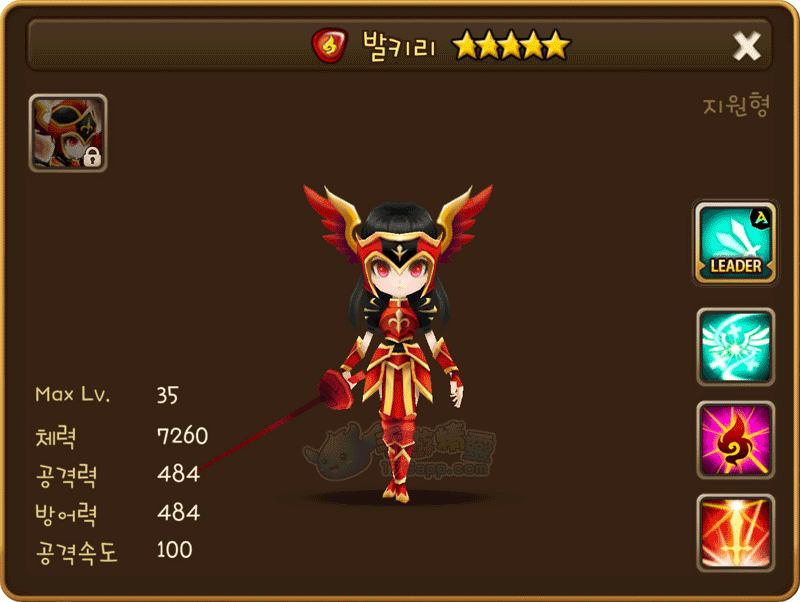Inspect the red sword strike skill
The image size is (800, 602).
(x=735, y=532)
